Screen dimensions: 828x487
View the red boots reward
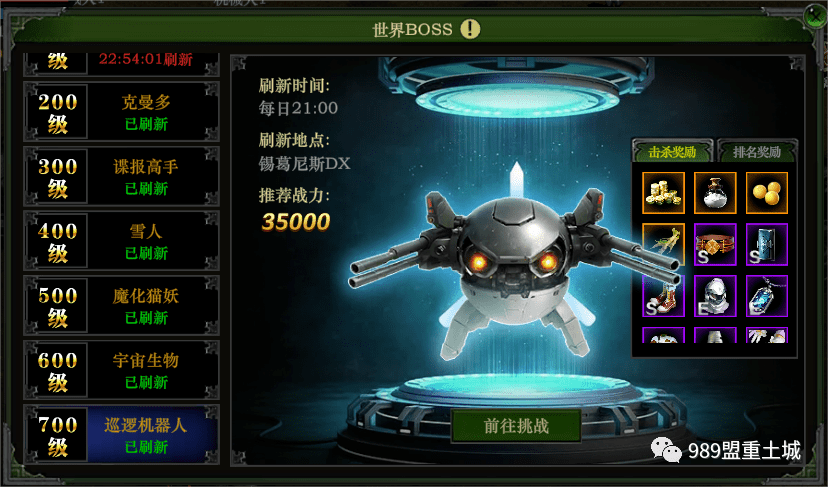pos(663,296)
